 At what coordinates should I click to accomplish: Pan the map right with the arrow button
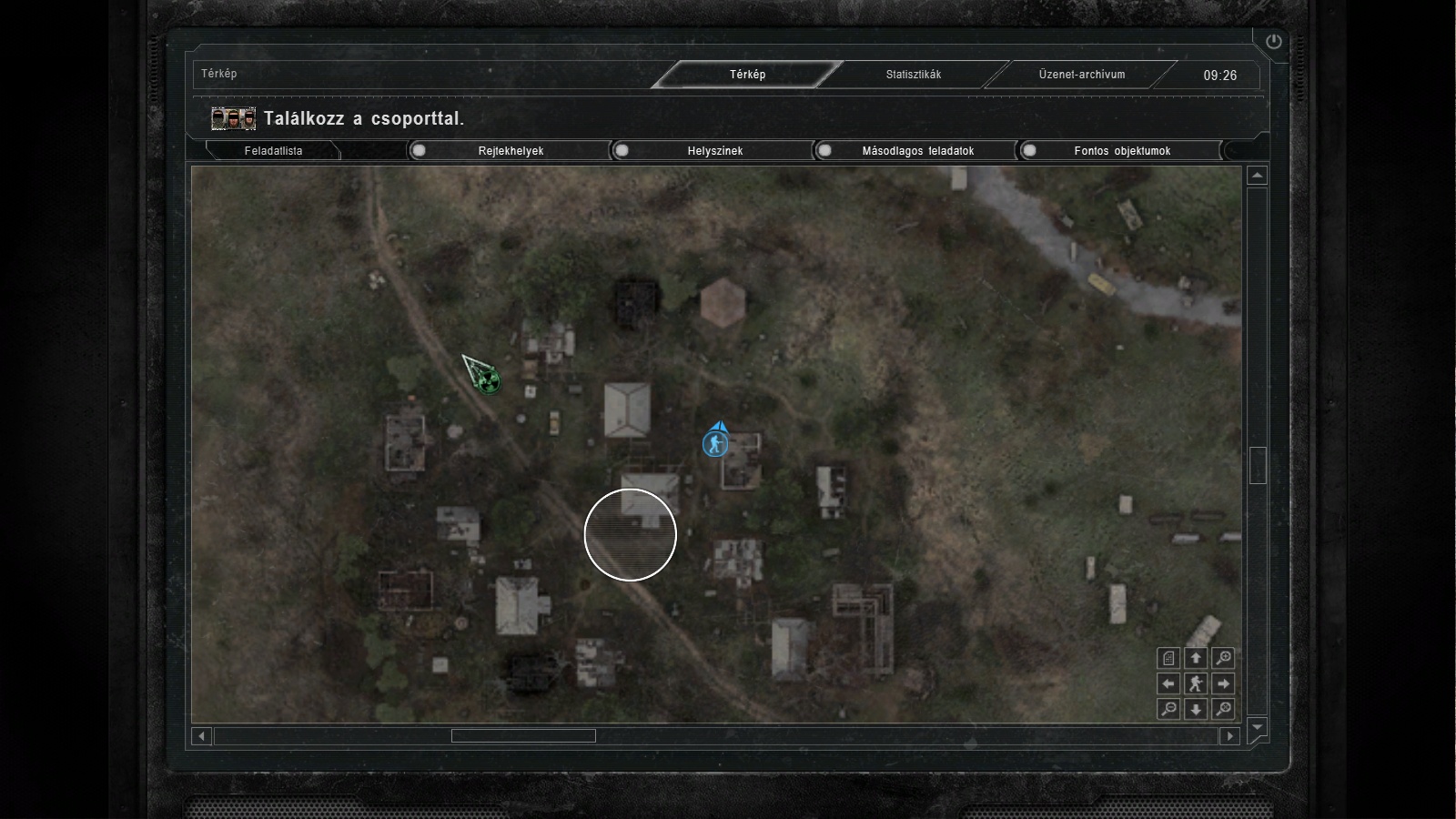1224,683
